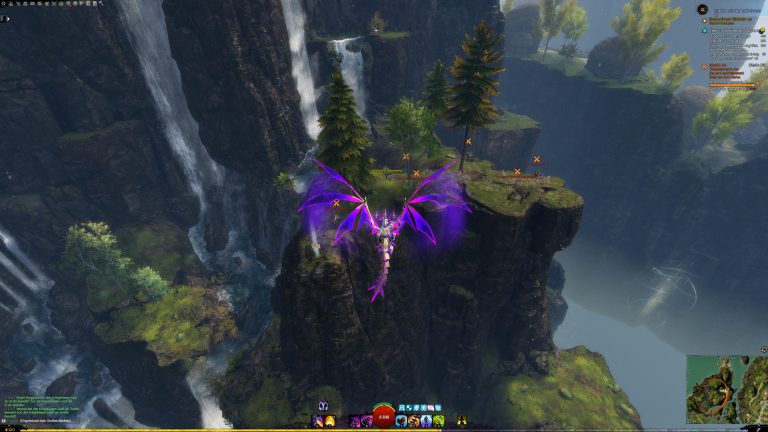Select the purple dragon skill beside the health orb
Screen dimensions: 768x432
366,421
